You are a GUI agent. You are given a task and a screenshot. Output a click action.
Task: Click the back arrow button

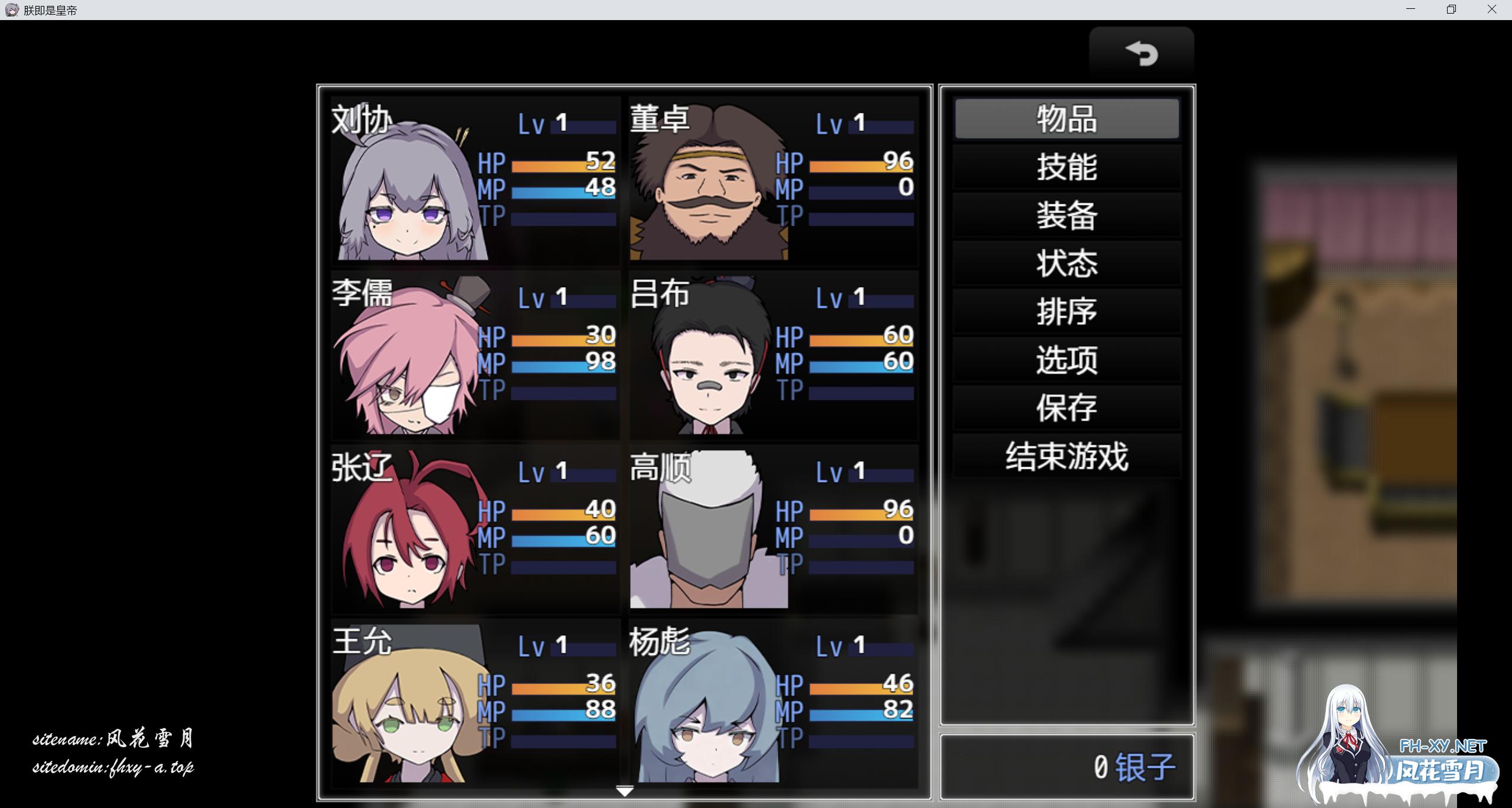1141,53
